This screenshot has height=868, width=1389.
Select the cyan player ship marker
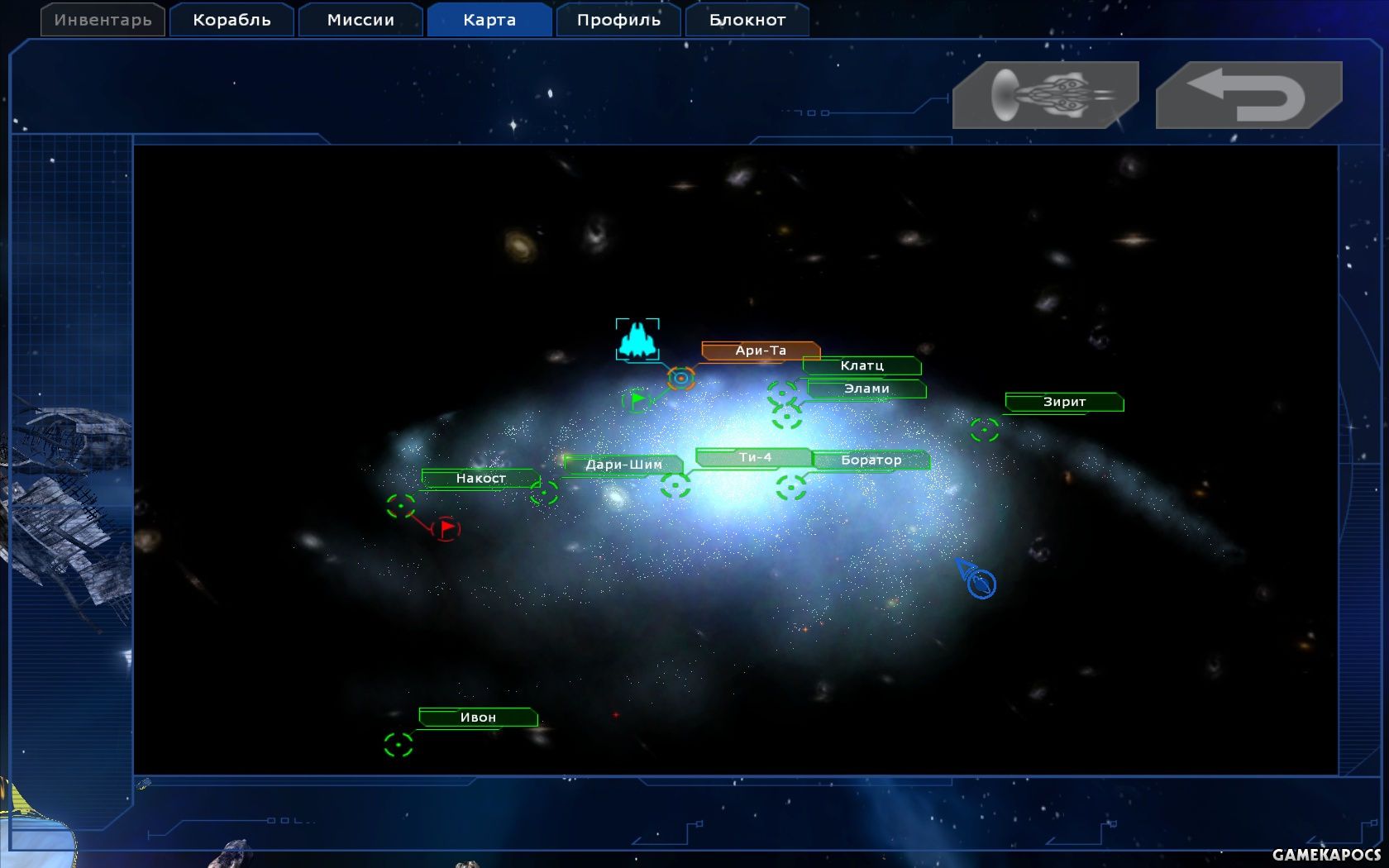click(637, 340)
